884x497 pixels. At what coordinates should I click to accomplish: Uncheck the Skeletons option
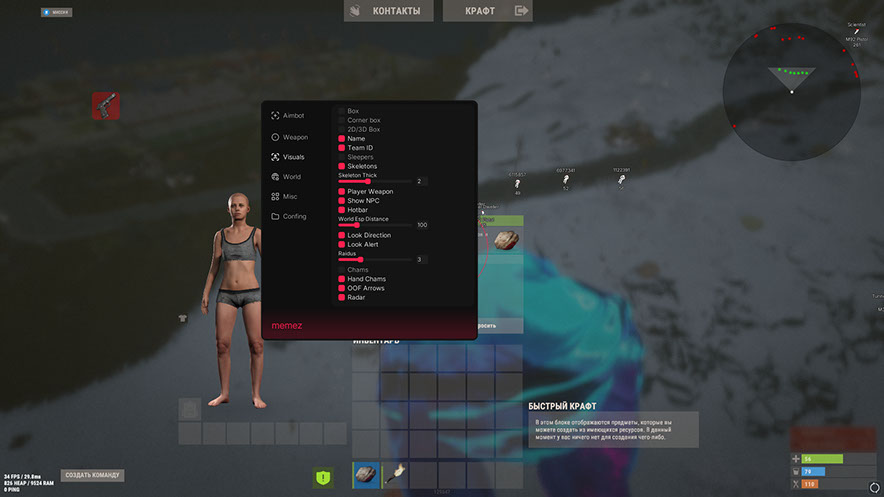point(342,166)
